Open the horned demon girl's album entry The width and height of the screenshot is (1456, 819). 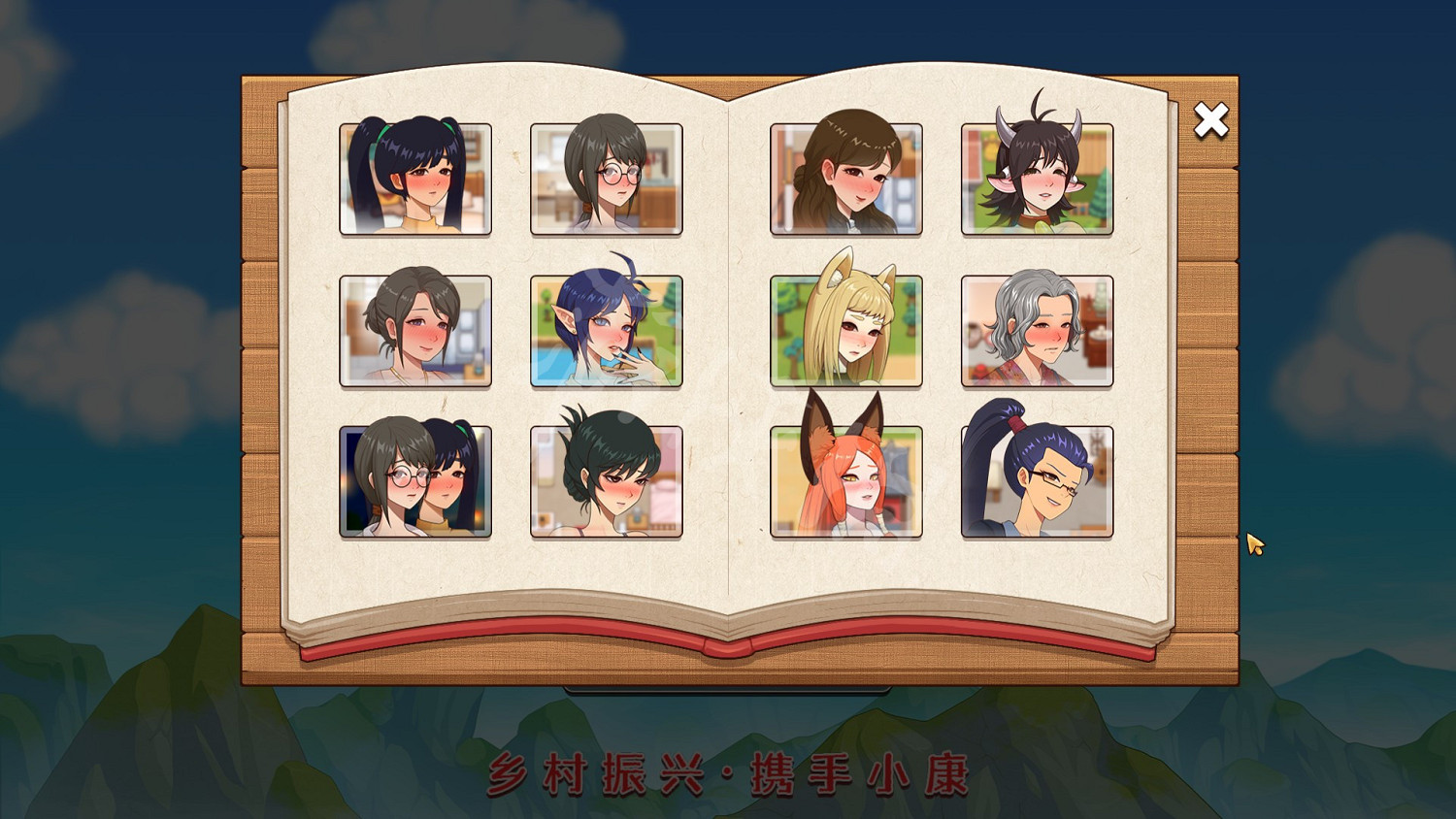click(x=1036, y=179)
